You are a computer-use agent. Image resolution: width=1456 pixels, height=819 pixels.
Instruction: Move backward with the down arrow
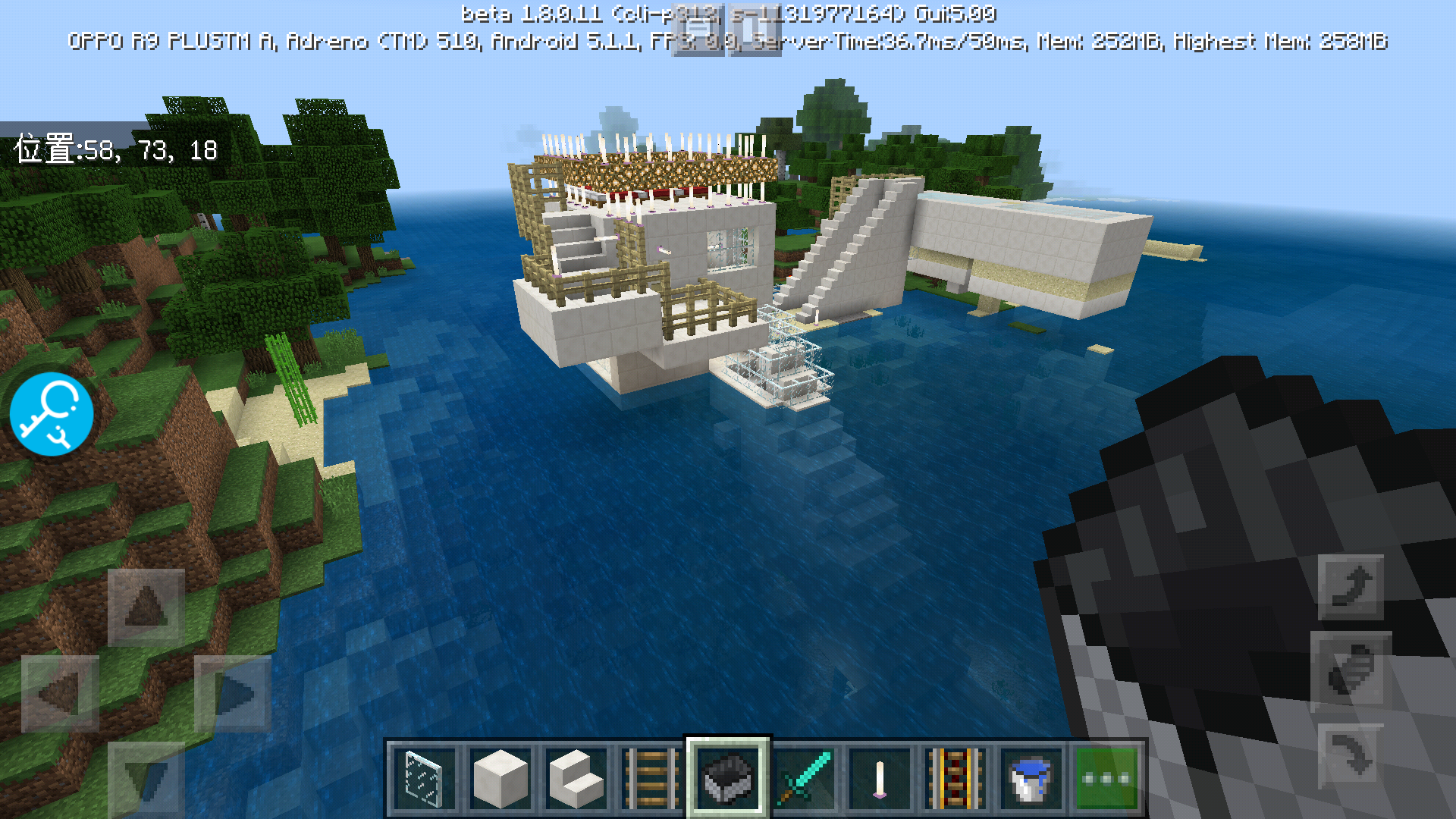pyautogui.click(x=146, y=778)
